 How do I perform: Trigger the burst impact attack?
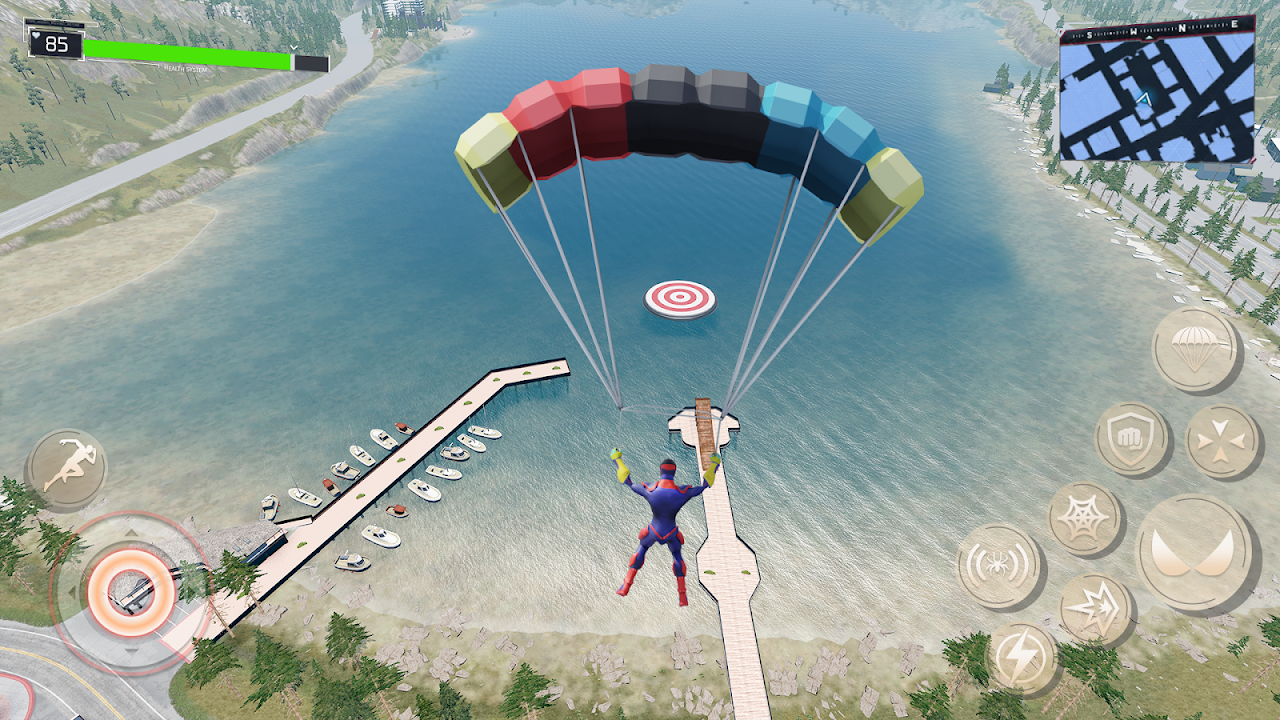[x=1095, y=609]
